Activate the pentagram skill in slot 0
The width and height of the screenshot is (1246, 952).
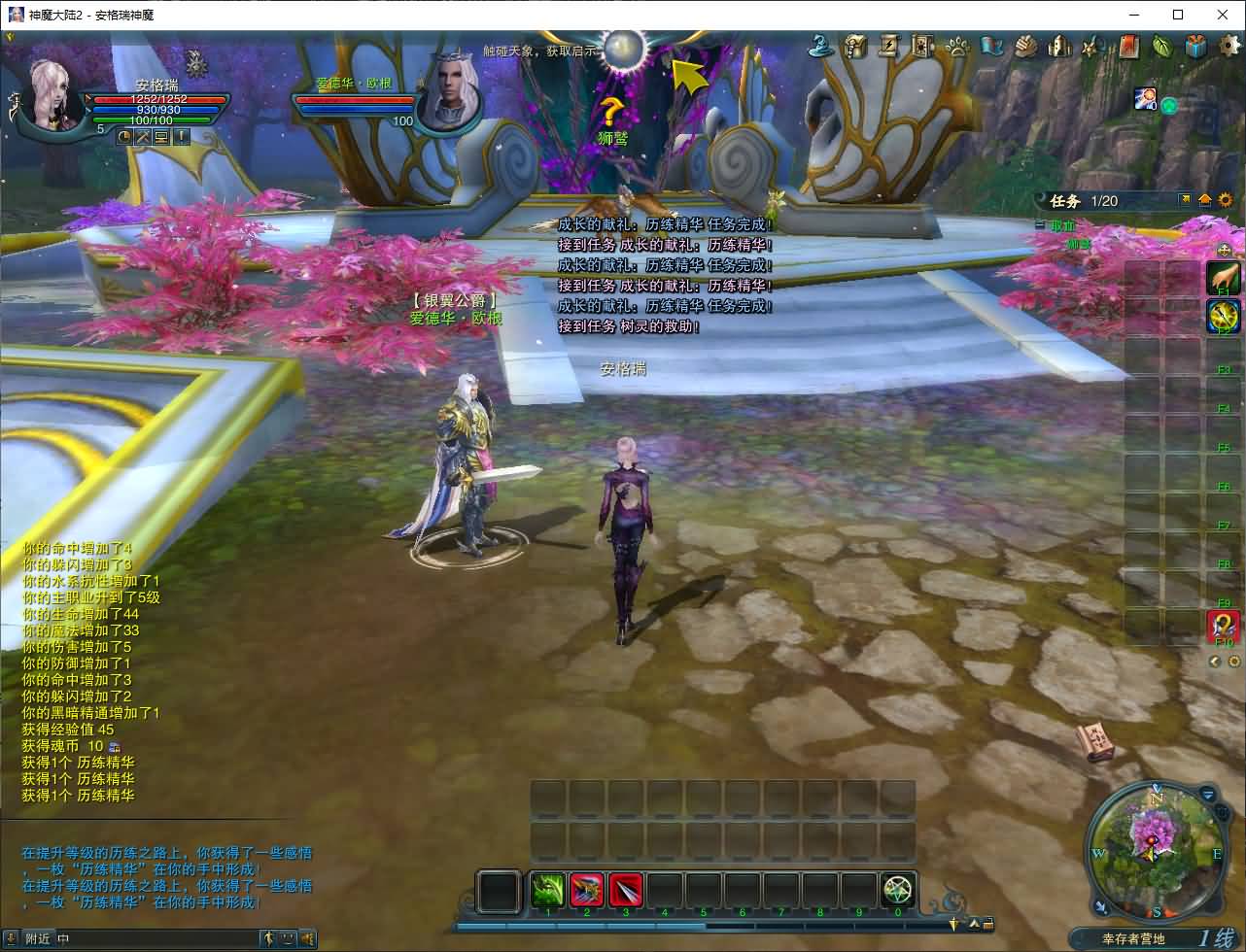pos(898,890)
